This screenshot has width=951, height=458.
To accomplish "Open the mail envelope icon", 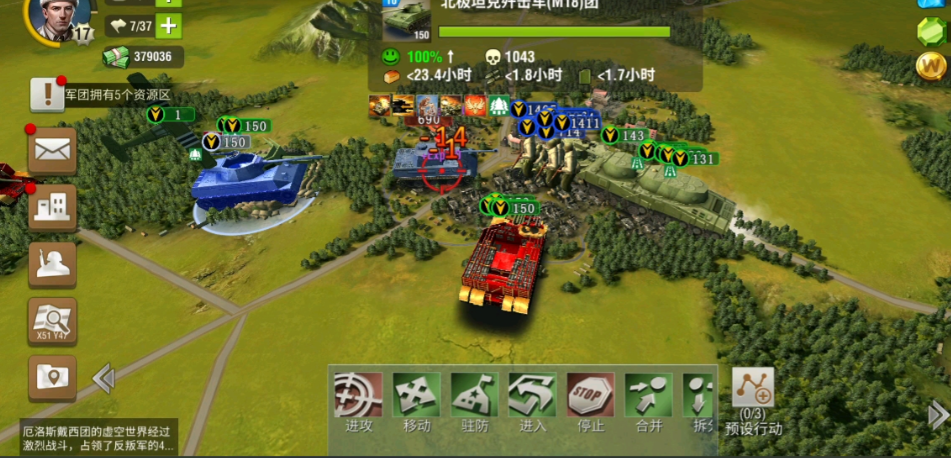I will [52, 151].
